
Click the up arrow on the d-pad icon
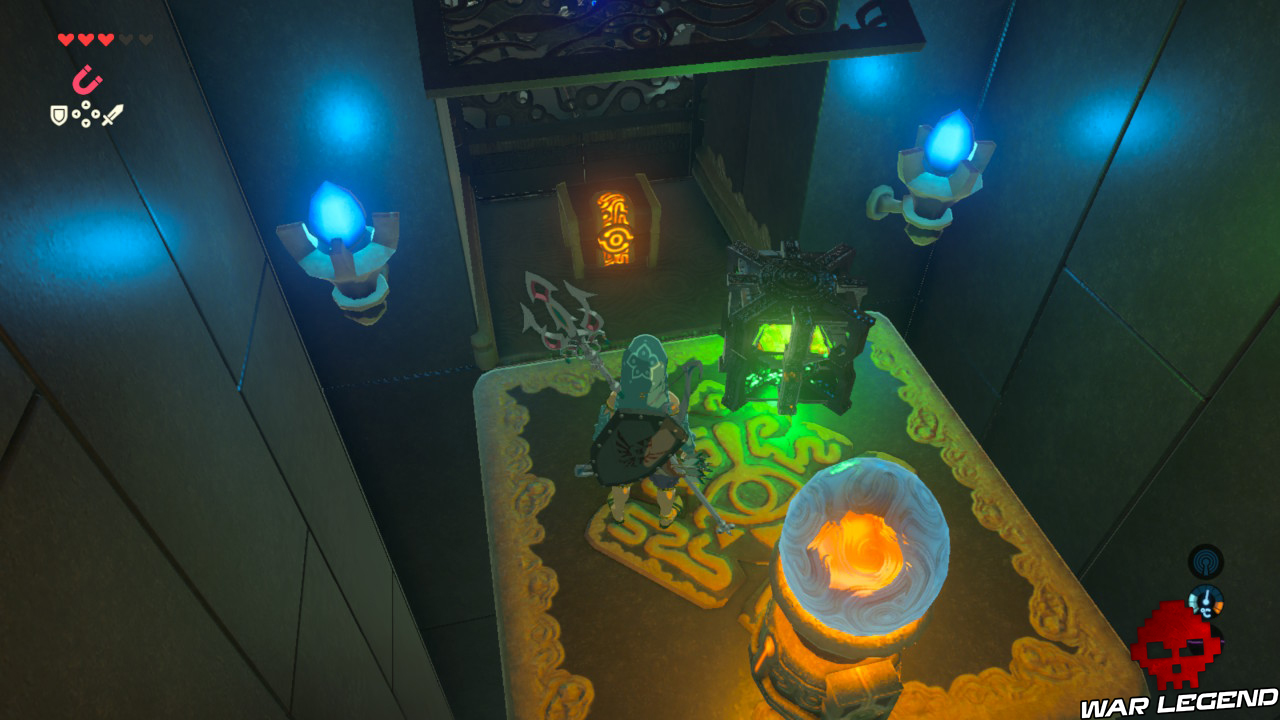pos(86,103)
